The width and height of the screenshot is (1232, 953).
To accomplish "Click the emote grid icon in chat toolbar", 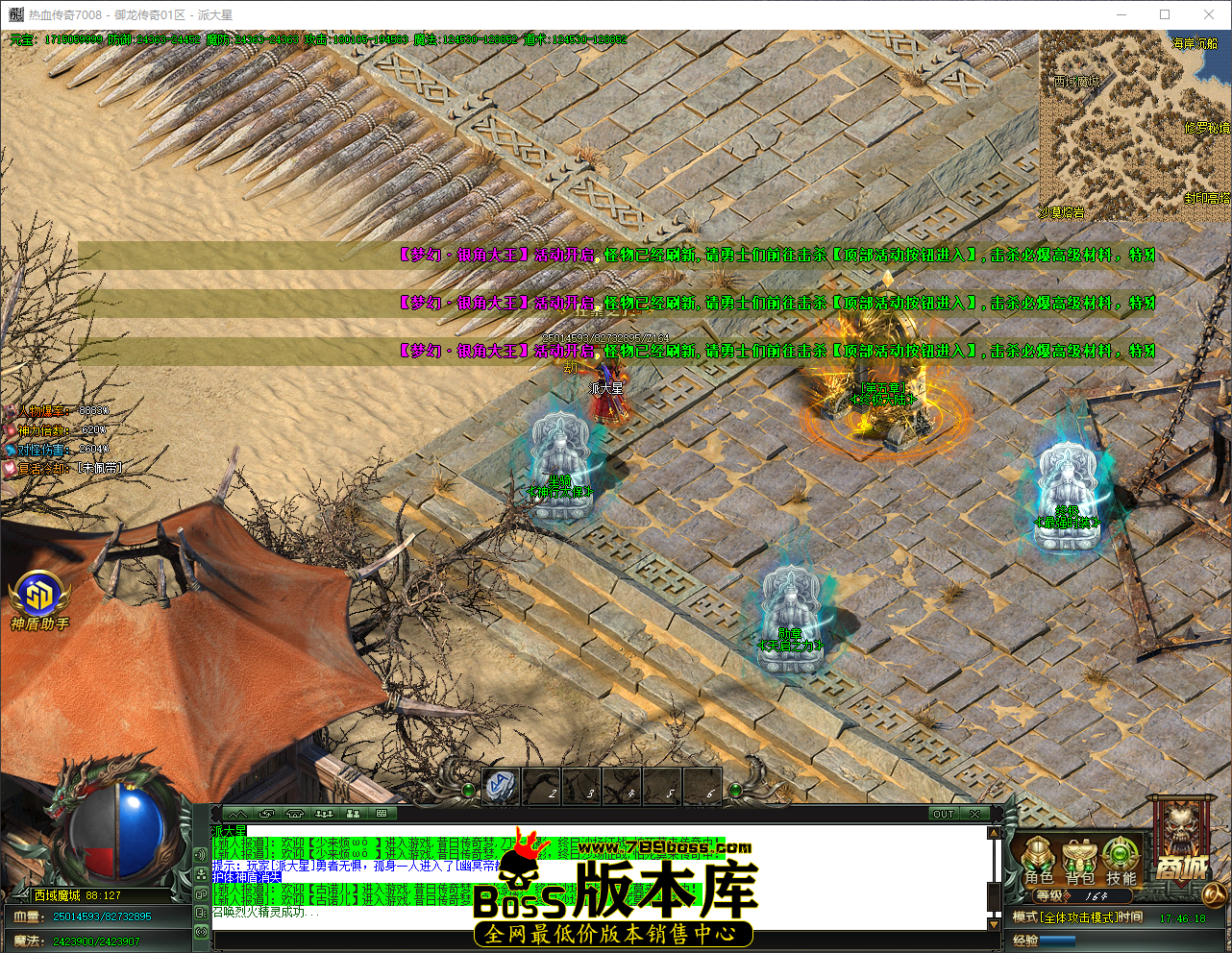I will coord(382,813).
